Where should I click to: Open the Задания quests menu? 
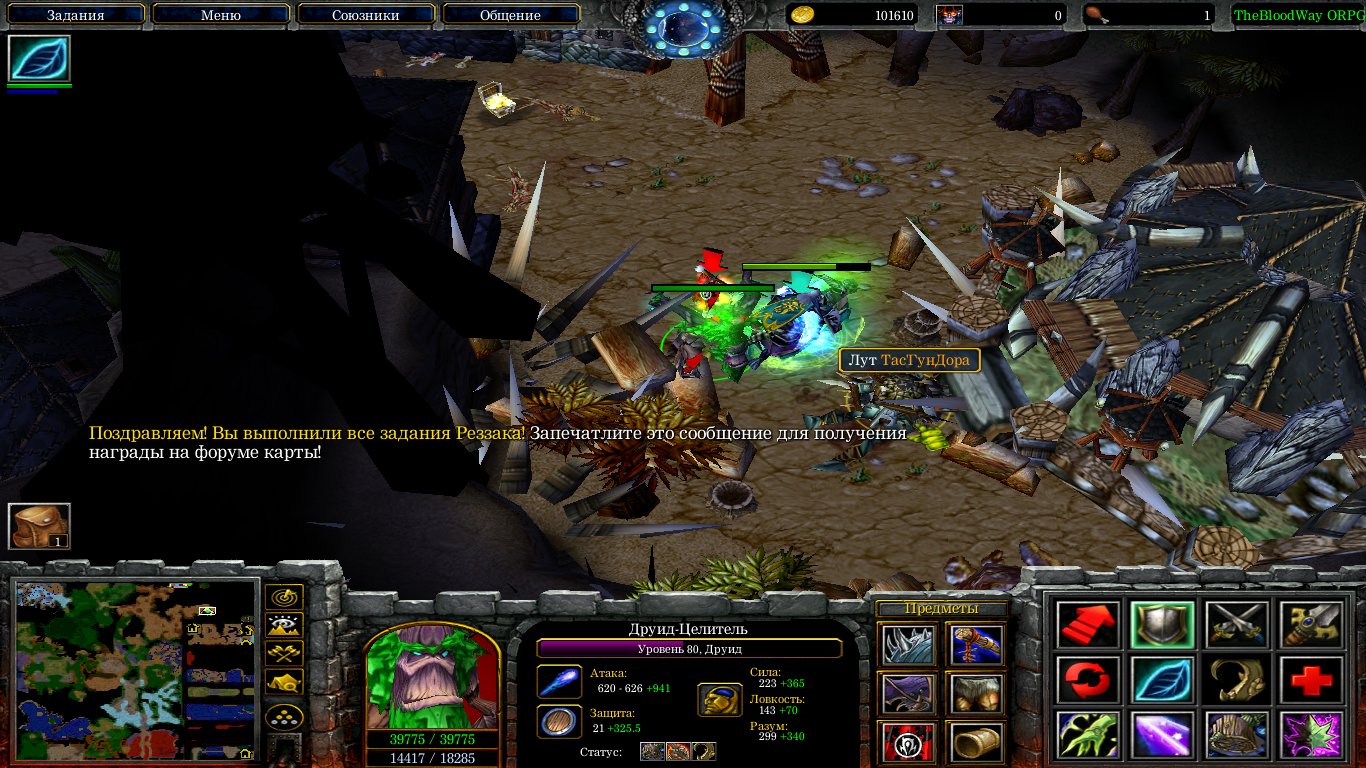click(x=76, y=15)
